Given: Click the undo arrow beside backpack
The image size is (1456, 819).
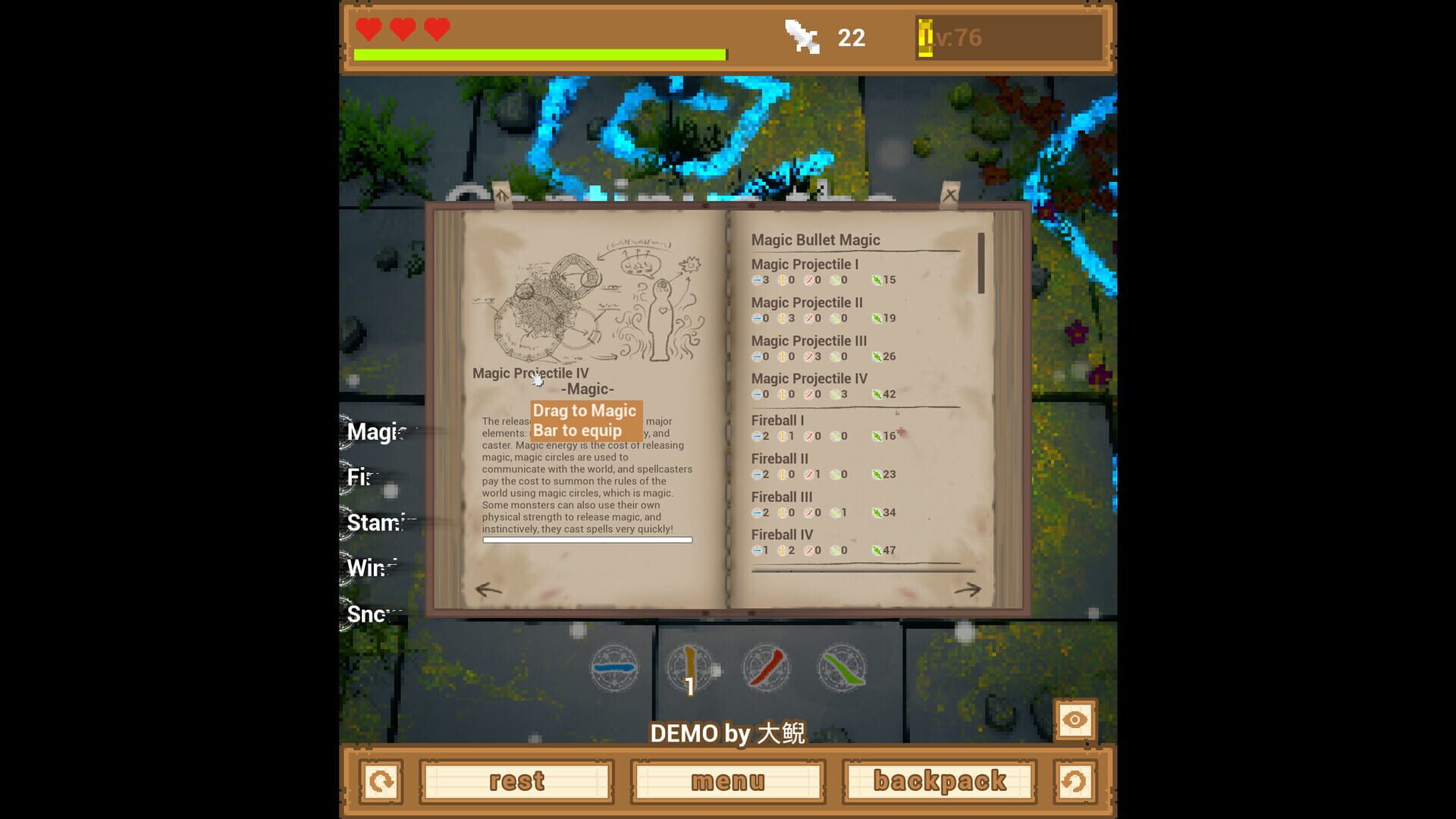Looking at the screenshot, I should click(x=1074, y=781).
